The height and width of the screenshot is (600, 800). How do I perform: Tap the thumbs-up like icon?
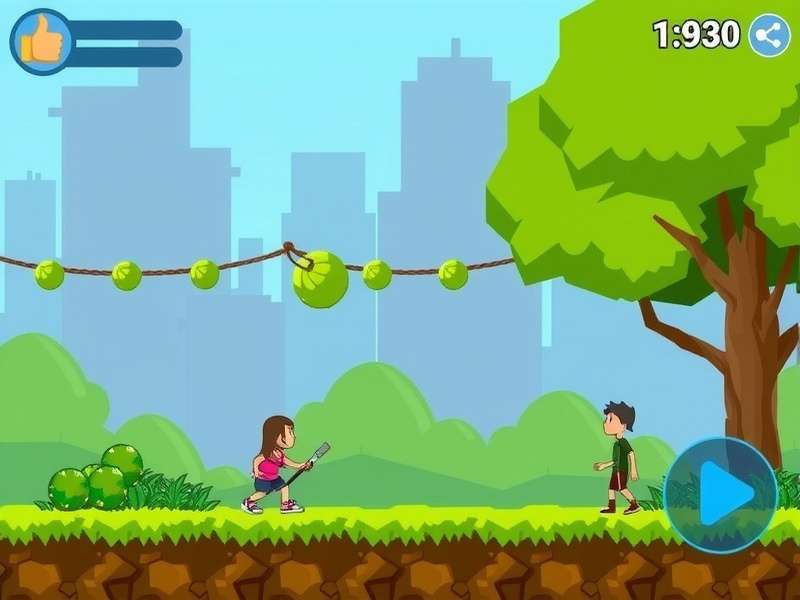pyautogui.click(x=41, y=42)
